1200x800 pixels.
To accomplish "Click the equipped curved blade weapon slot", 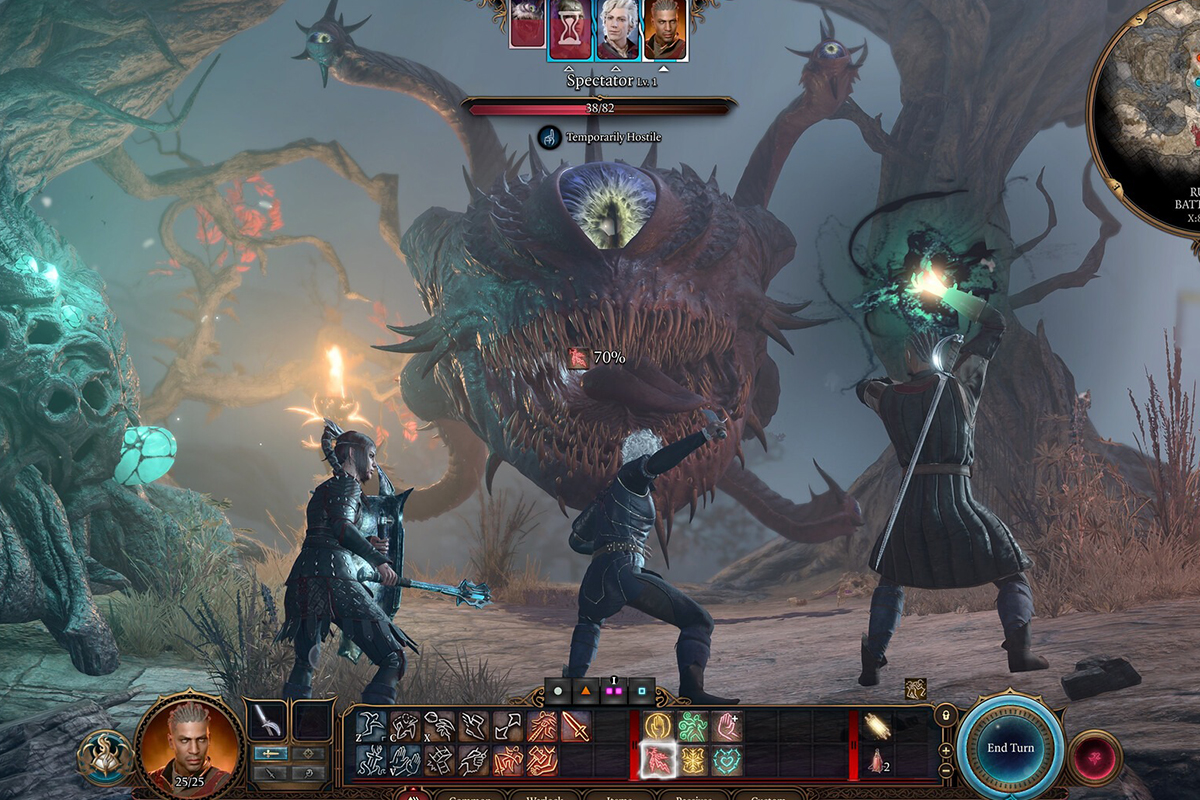I will click(268, 720).
